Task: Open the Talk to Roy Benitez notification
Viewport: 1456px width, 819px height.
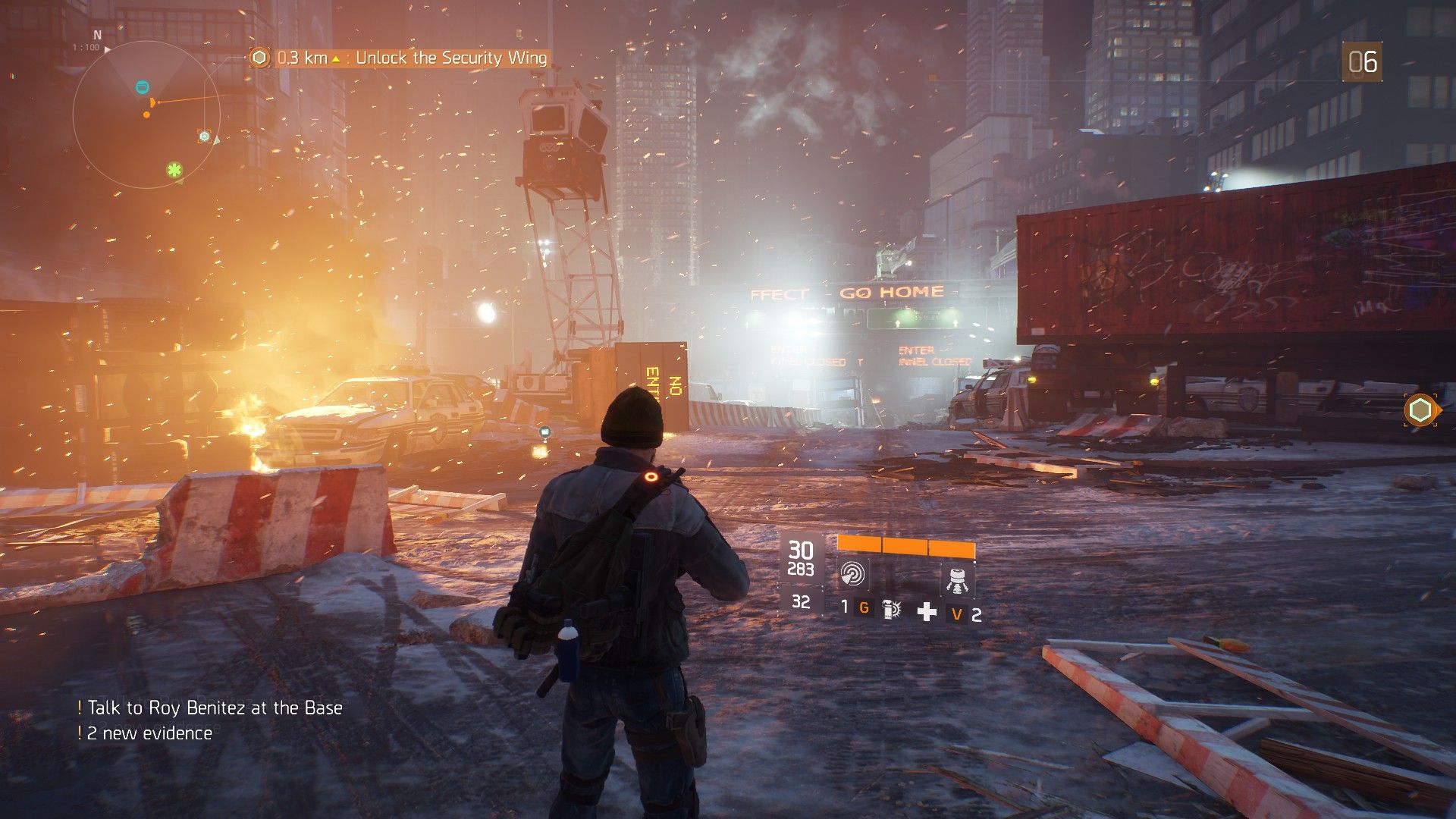Action: tap(215, 708)
